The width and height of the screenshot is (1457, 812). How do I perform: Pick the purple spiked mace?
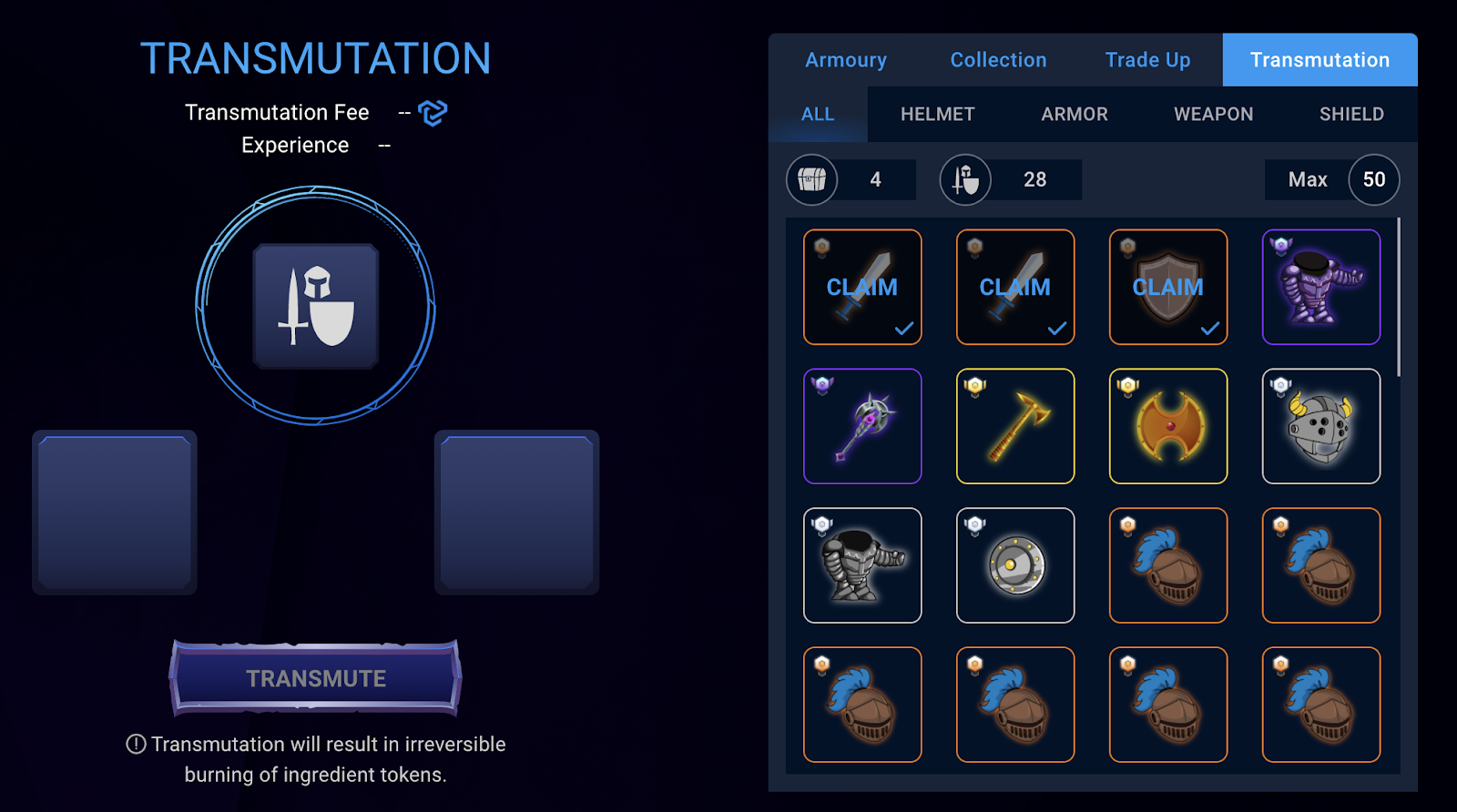click(x=862, y=426)
